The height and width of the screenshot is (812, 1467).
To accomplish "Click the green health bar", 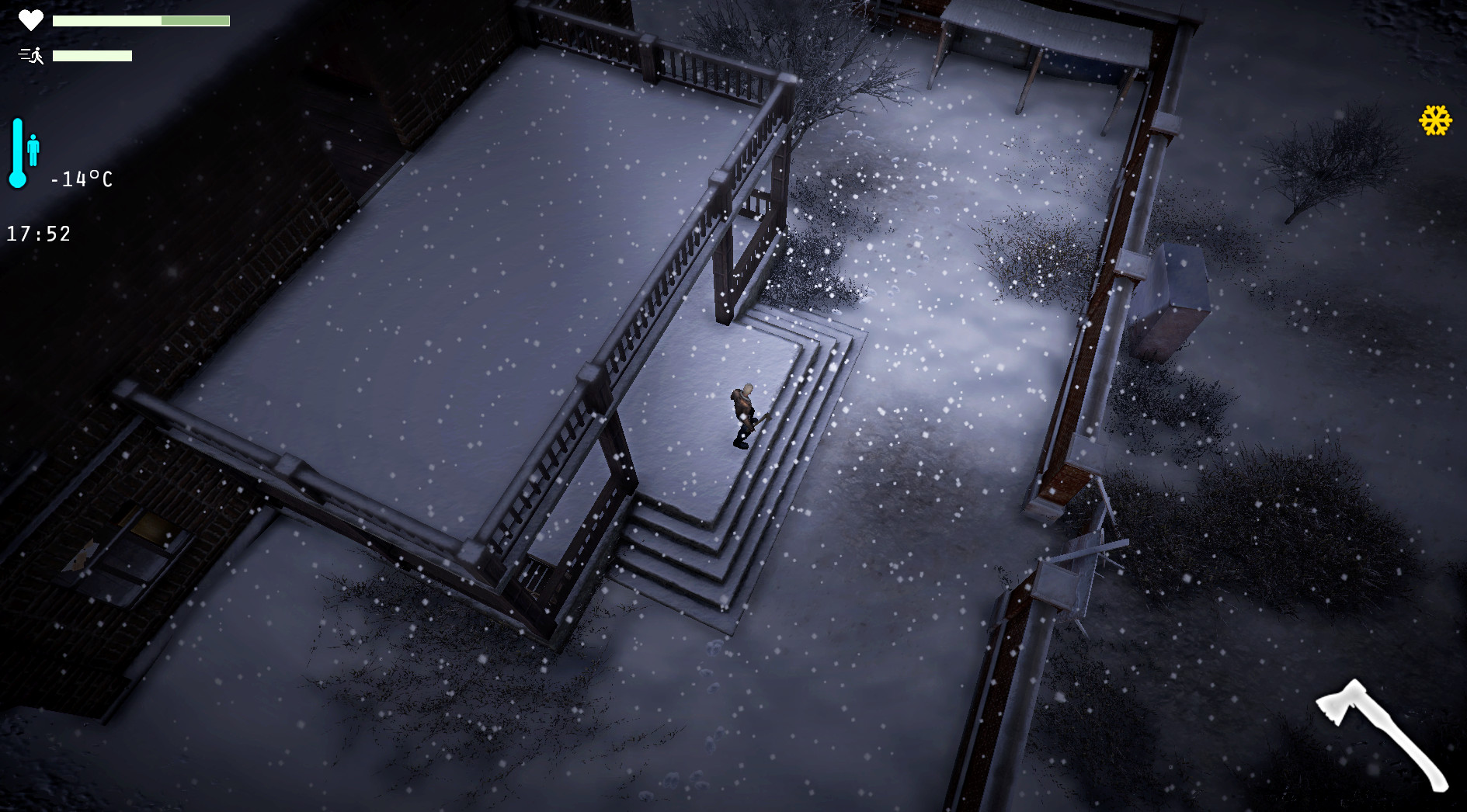I will 140,20.
